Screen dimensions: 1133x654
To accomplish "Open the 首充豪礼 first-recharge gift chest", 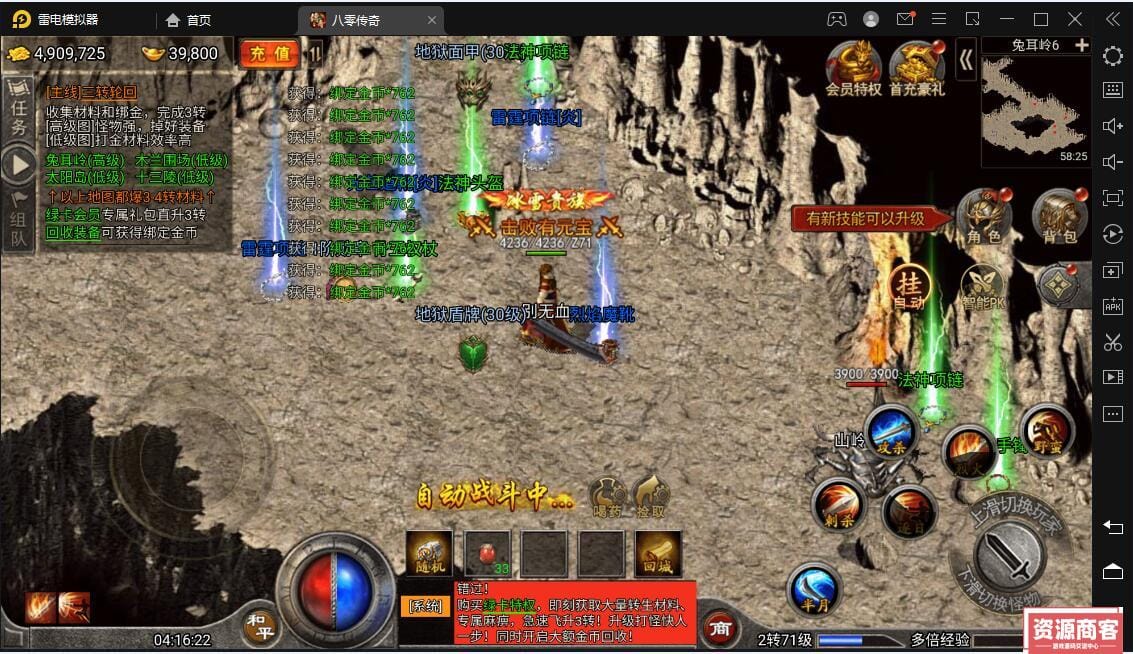I will (916, 68).
